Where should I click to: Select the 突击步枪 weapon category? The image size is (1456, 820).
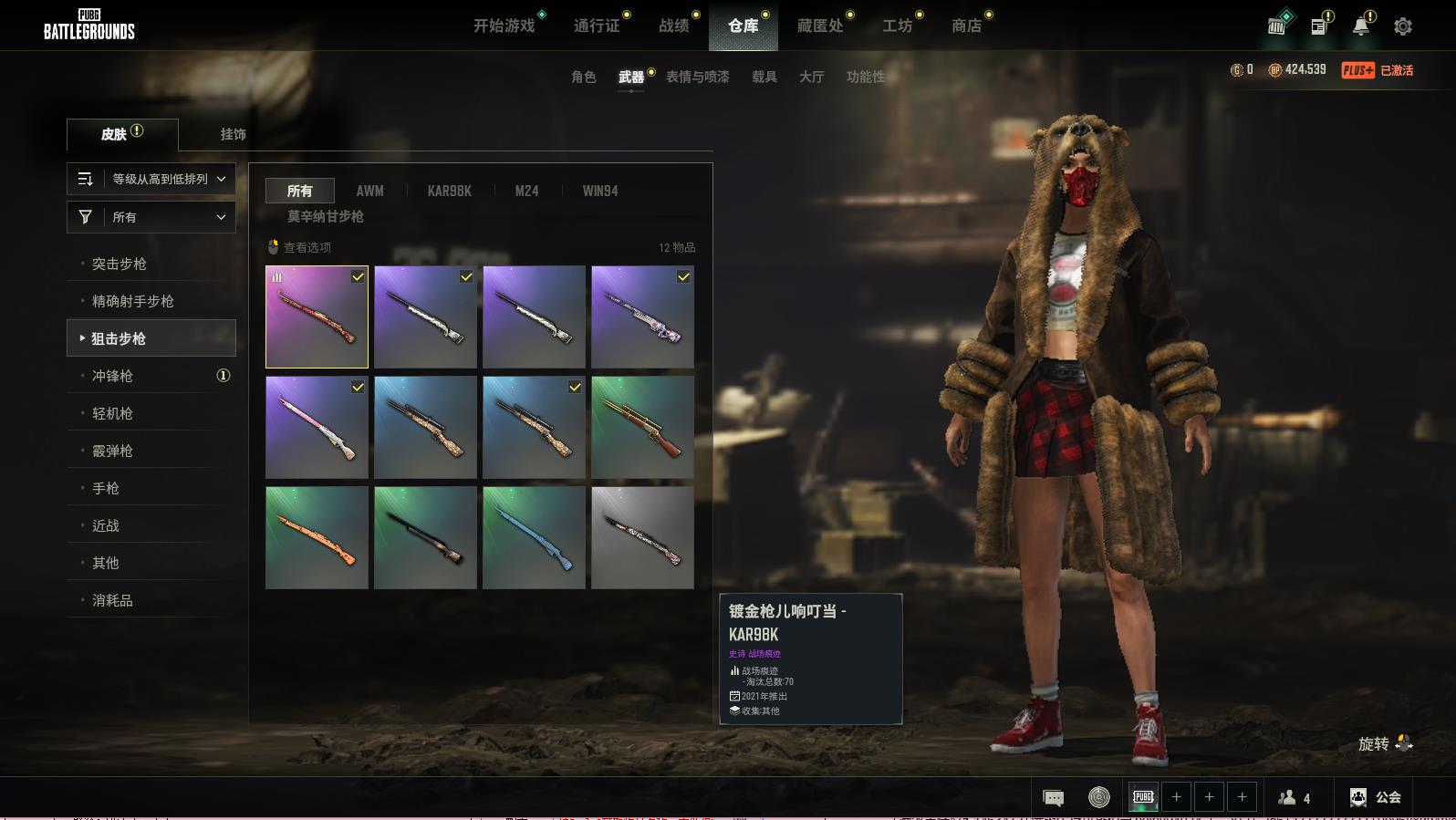[120, 264]
